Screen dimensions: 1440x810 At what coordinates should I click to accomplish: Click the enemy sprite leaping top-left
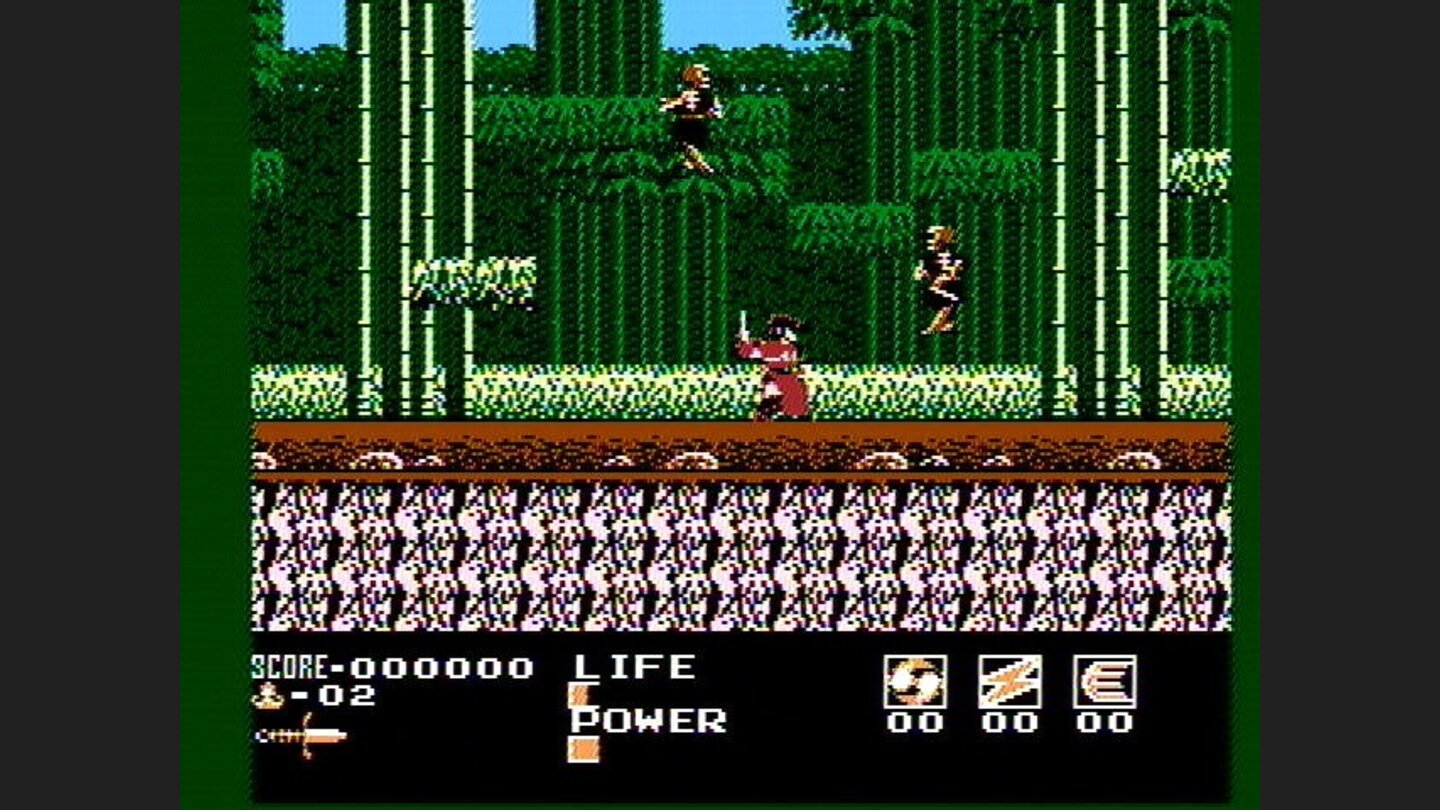point(694,110)
